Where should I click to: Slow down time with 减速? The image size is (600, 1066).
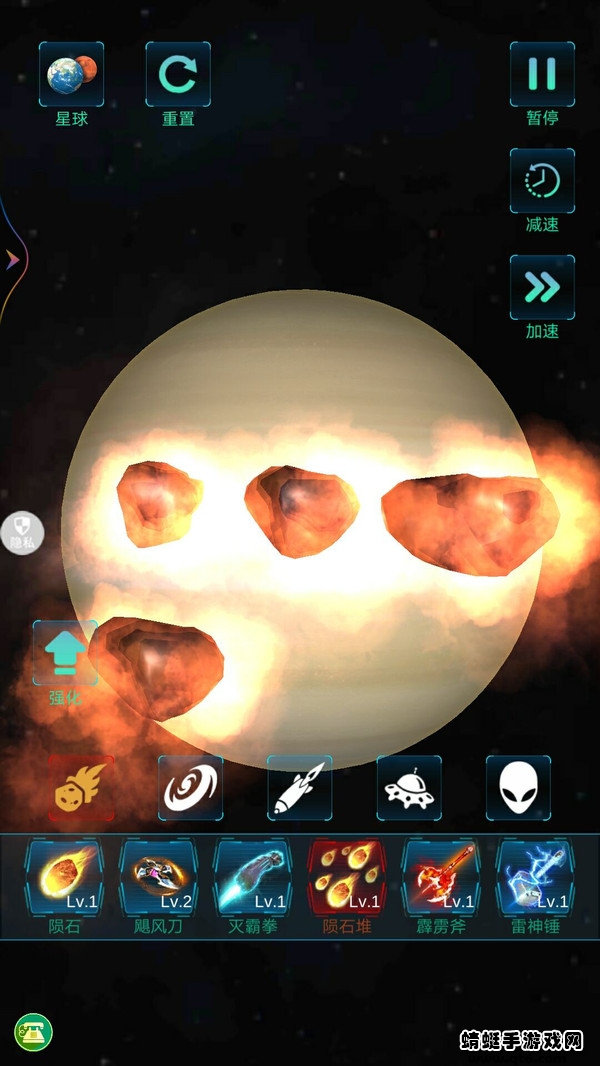click(542, 182)
